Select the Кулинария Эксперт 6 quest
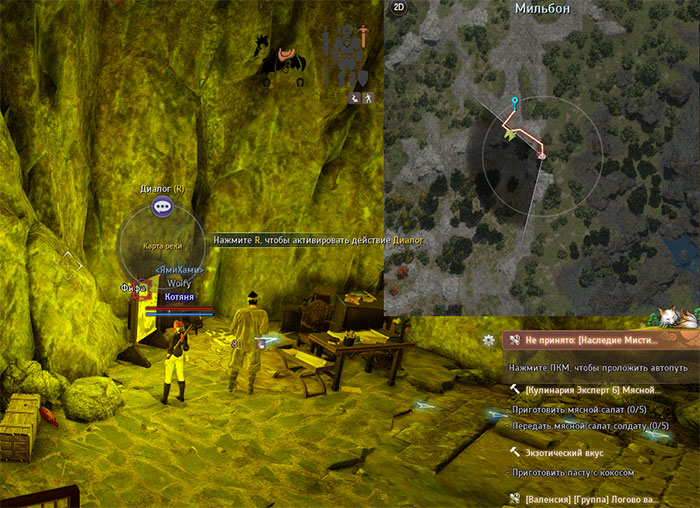The image size is (700, 508). click(x=590, y=389)
